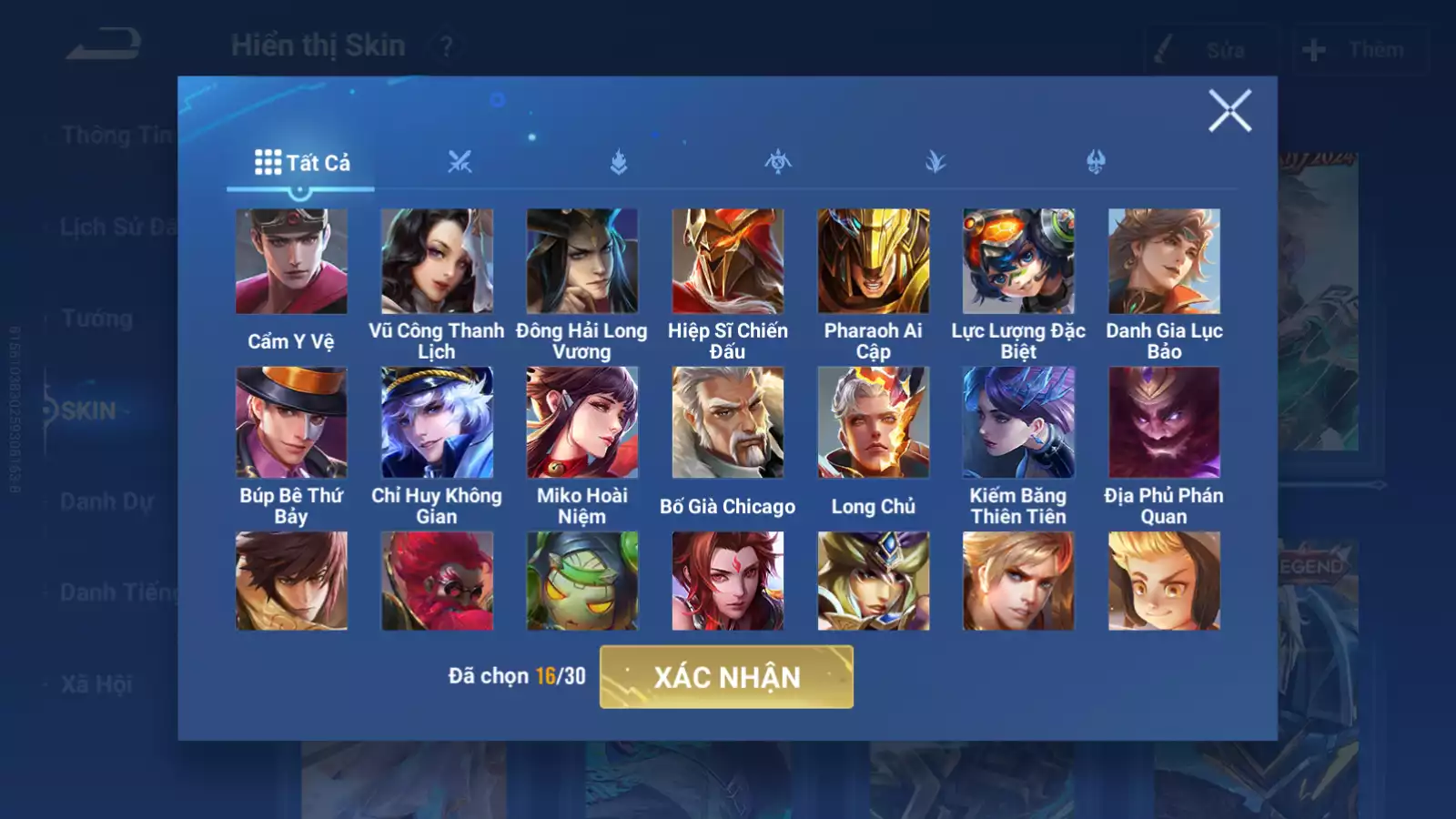Close the skin selection popup
This screenshot has width=1456, height=819.
click(x=1229, y=111)
